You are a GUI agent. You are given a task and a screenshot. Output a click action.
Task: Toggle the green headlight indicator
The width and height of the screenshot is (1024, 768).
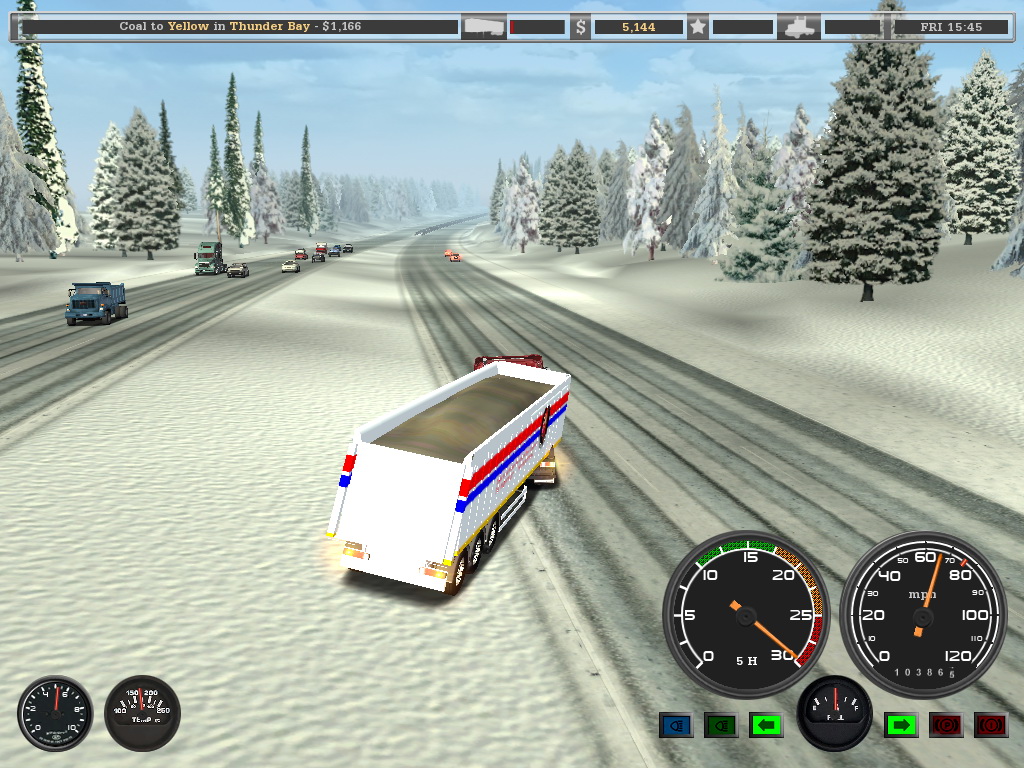pyautogui.click(x=720, y=725)
